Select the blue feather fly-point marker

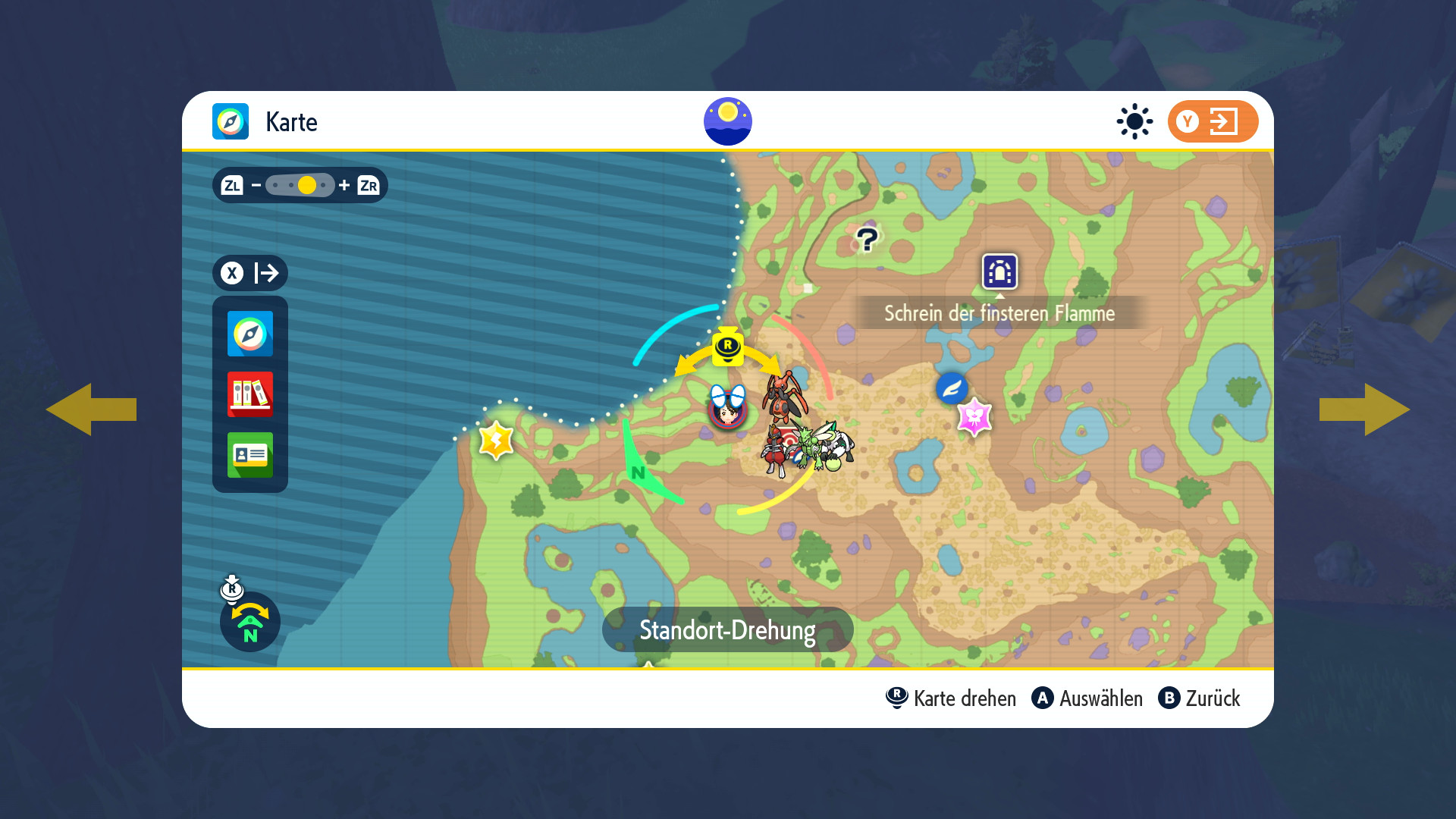pos(952,388)
